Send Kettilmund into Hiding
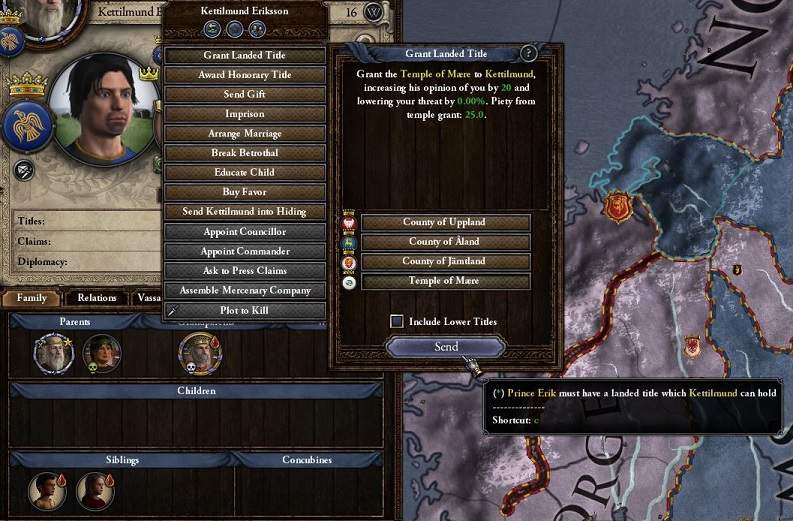This screenshot has height=521, width=793. pos(245,212)
